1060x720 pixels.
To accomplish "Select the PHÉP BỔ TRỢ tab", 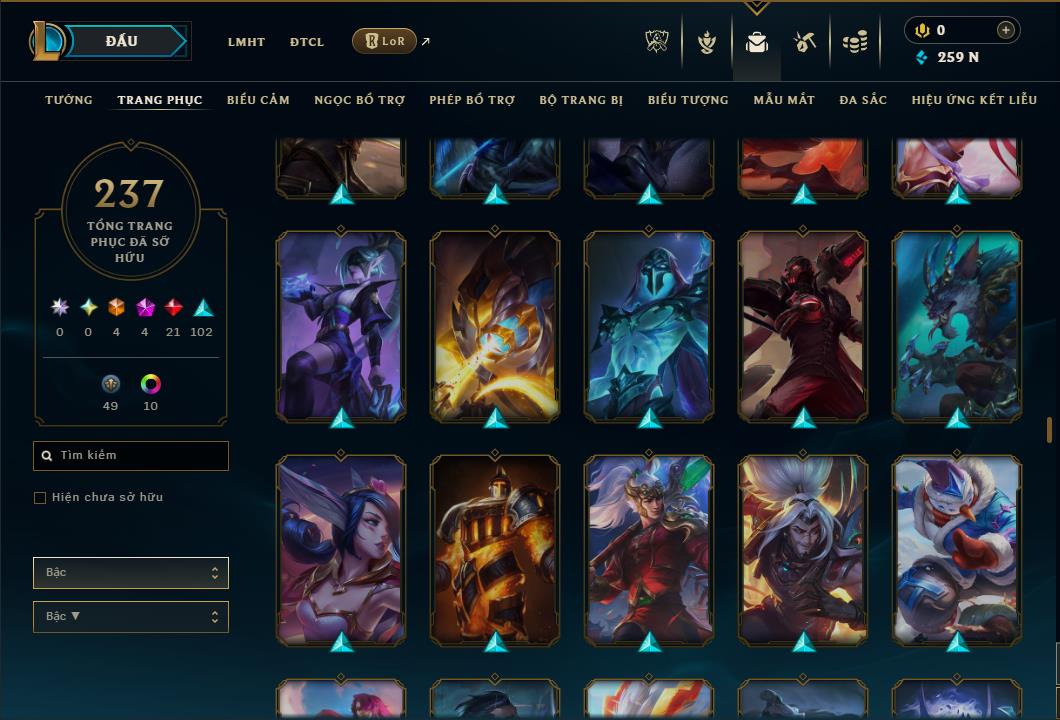I will 472,100.
